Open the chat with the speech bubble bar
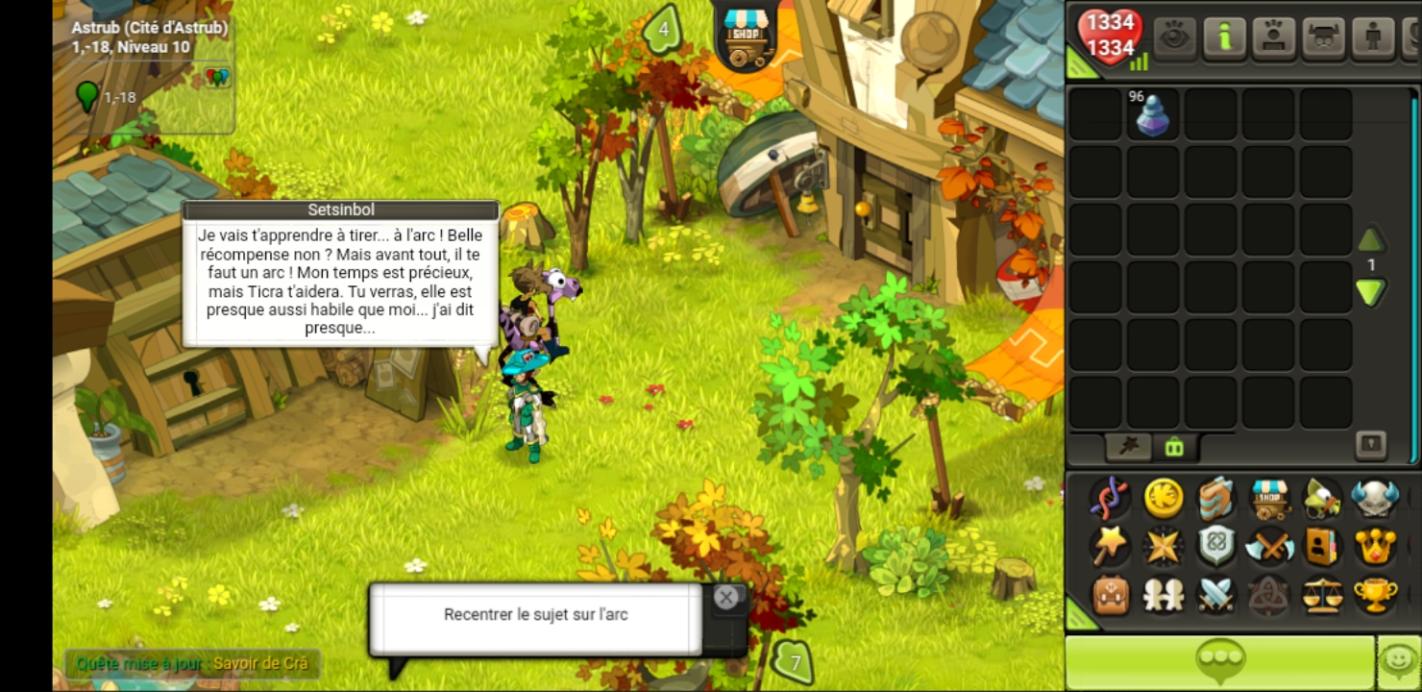The height and width of the screenshot is (692, 1422). point(1218,661)
